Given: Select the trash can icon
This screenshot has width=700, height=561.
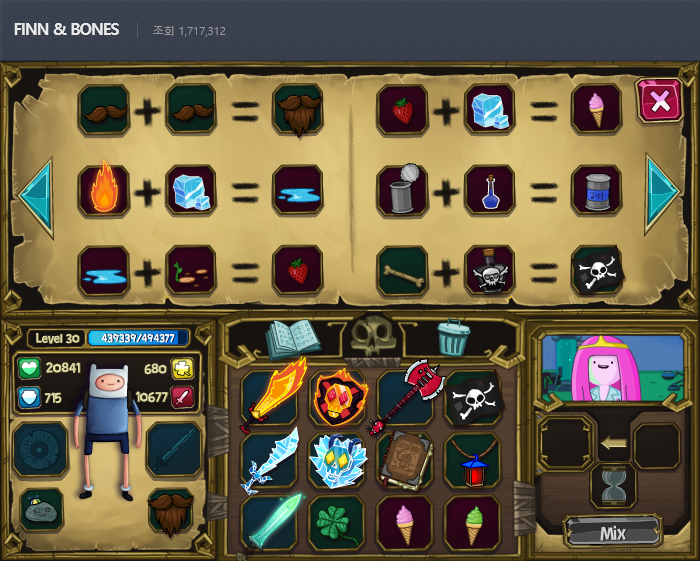Looking at the screenshot, I should click(x=453, y=338).
